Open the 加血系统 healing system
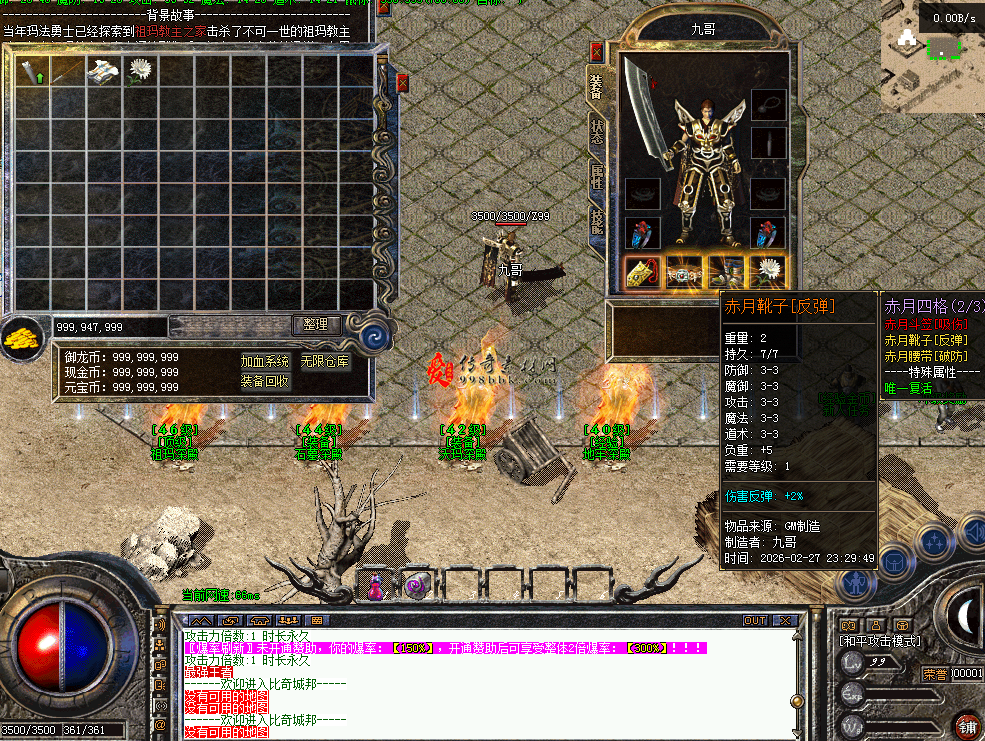985x741 pixels. coord(265,361)
